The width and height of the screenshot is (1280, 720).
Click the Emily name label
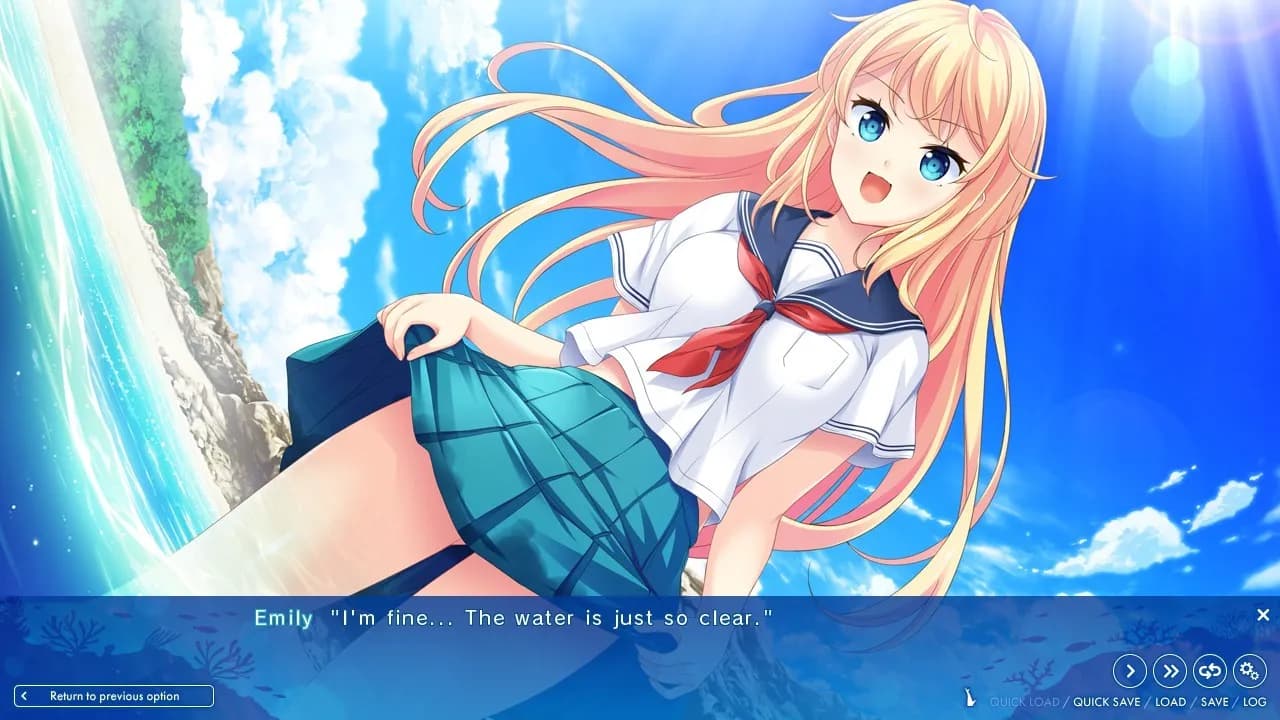[x=283, y=618]
